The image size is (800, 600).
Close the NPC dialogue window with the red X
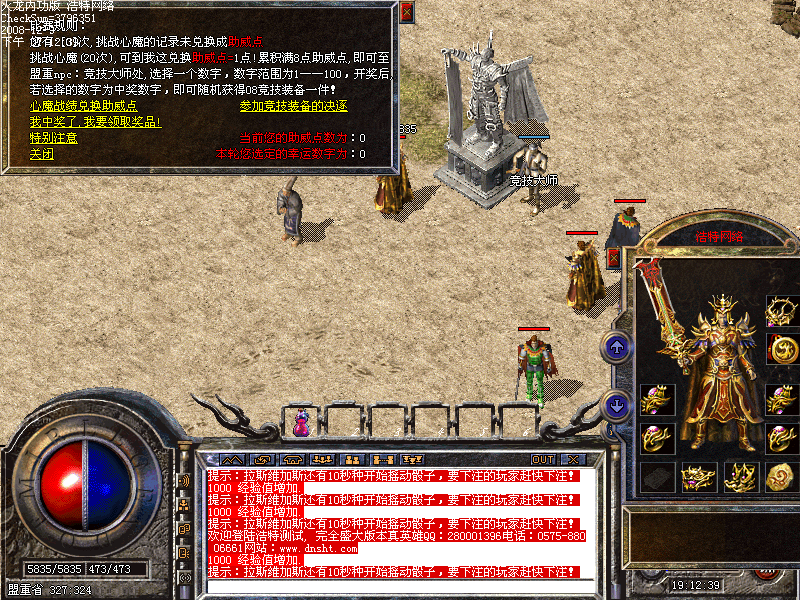click(x=406, y=12)
